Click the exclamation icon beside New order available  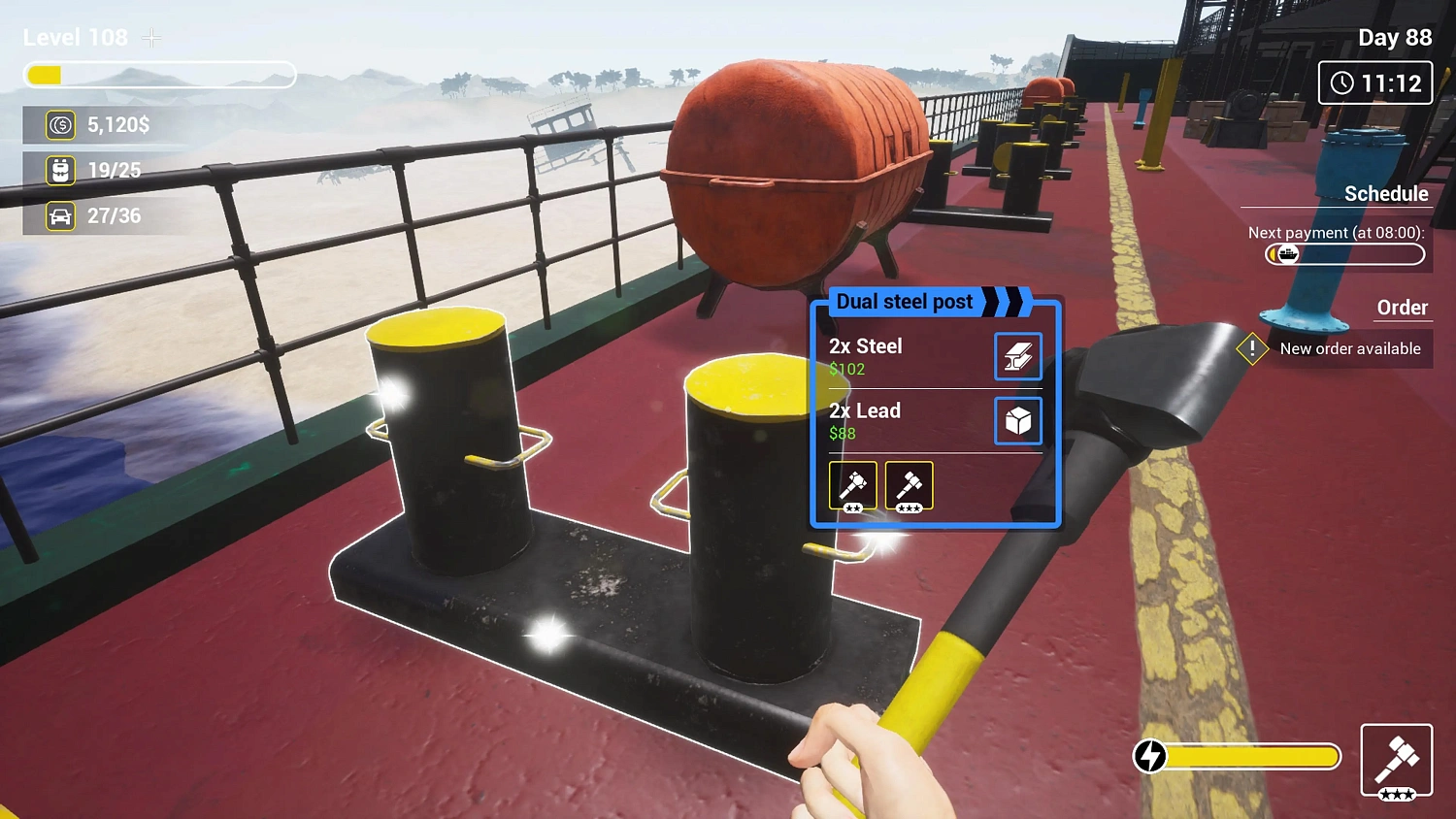tap(1251, 348)
